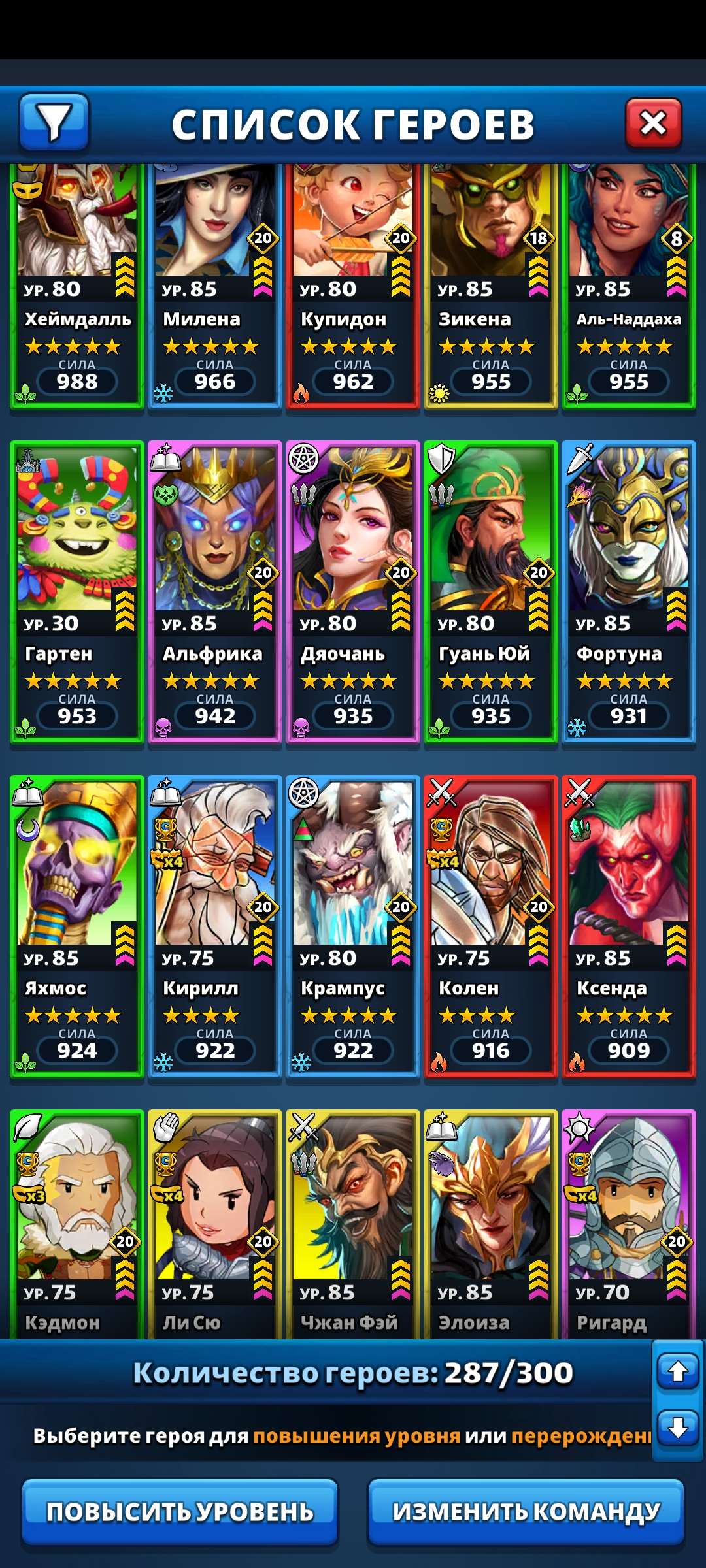
Task: Open the hero filter options
Action: tap(54, 122)
